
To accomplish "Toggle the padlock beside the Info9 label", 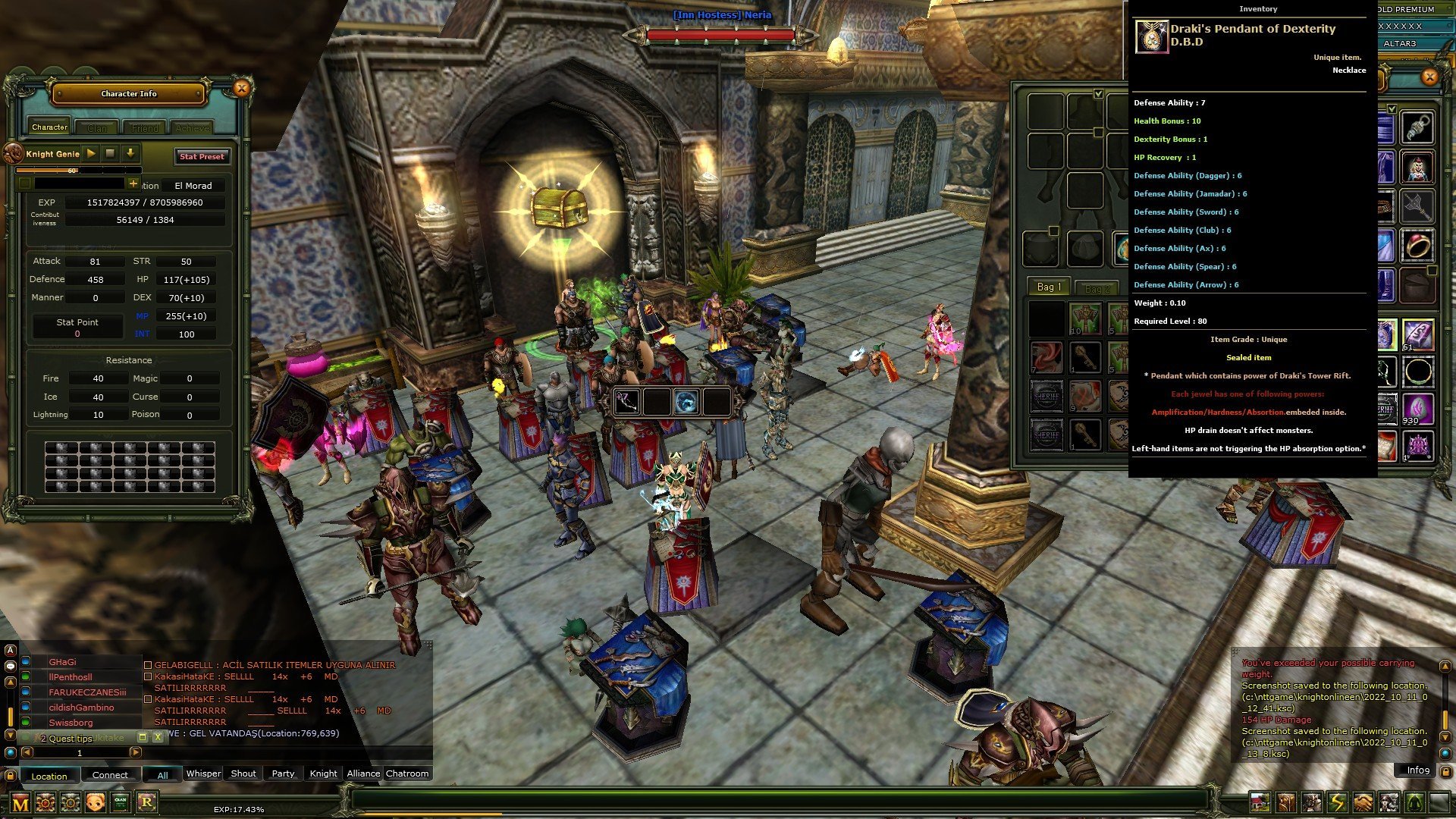I will pyautogui.click(x=1445, y=771).
